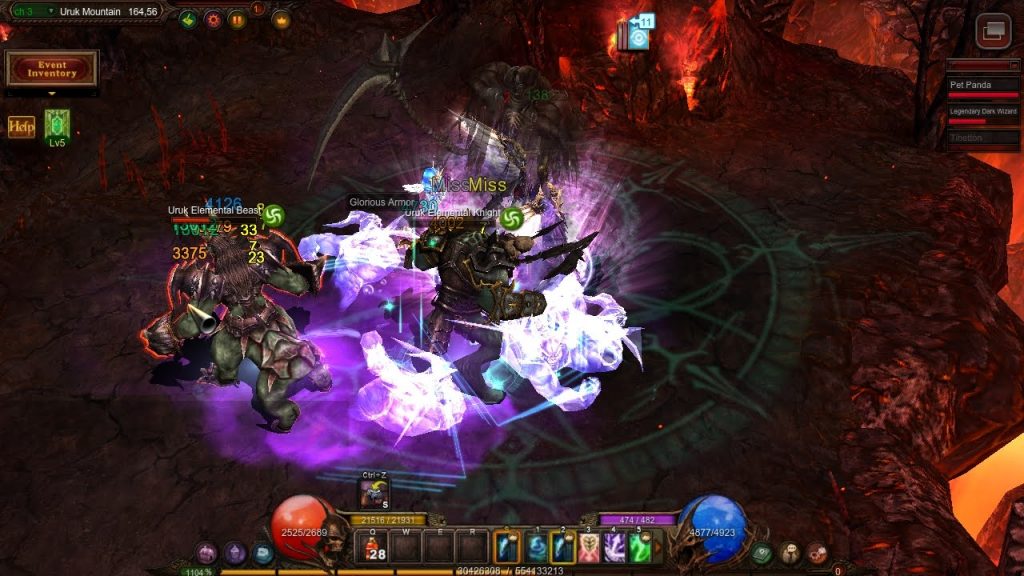Toggle the window-mode button in the corner
This screenshot has height=576, width=1024.
(993, 31)
